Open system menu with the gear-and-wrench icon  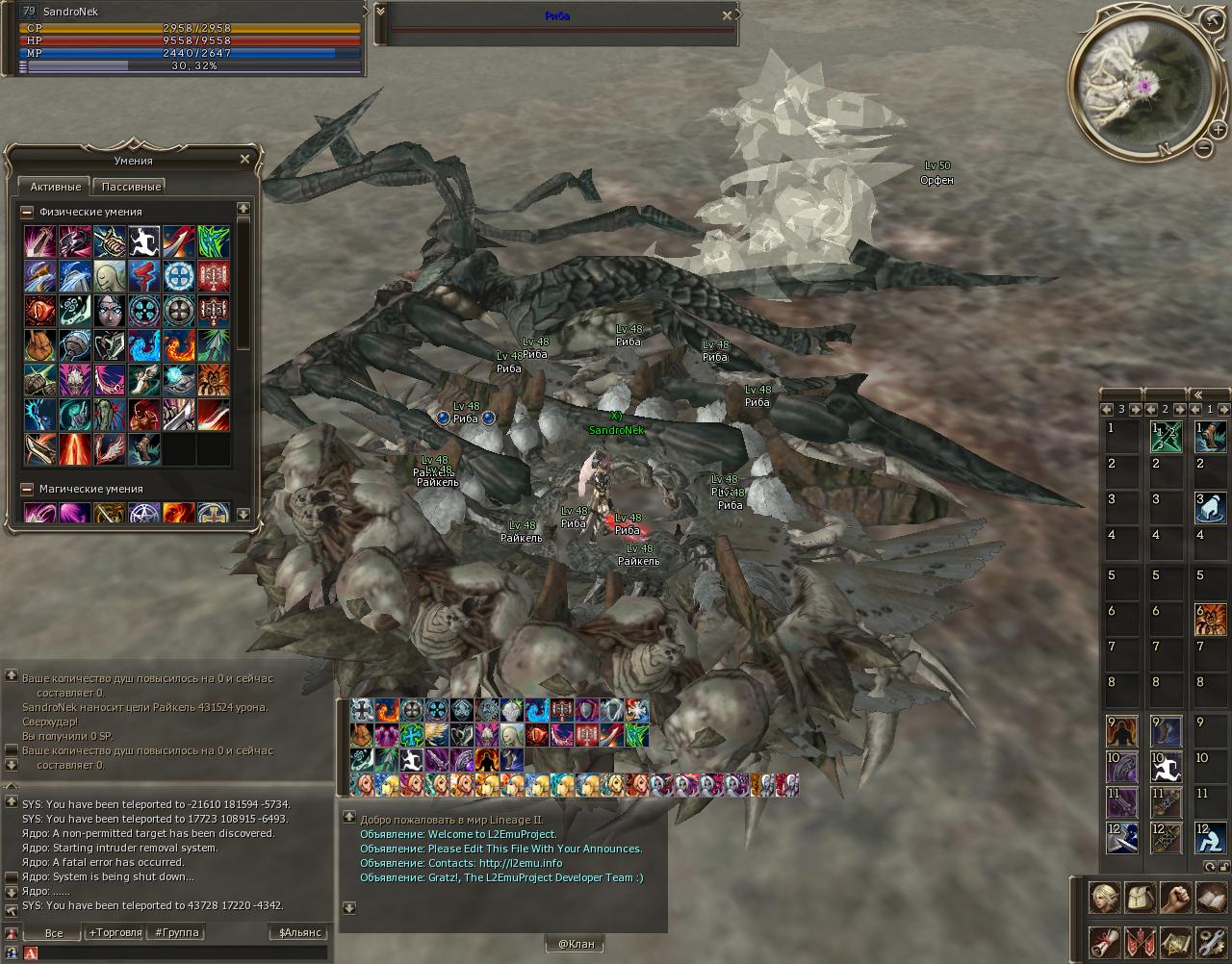tap(1211, 941)
